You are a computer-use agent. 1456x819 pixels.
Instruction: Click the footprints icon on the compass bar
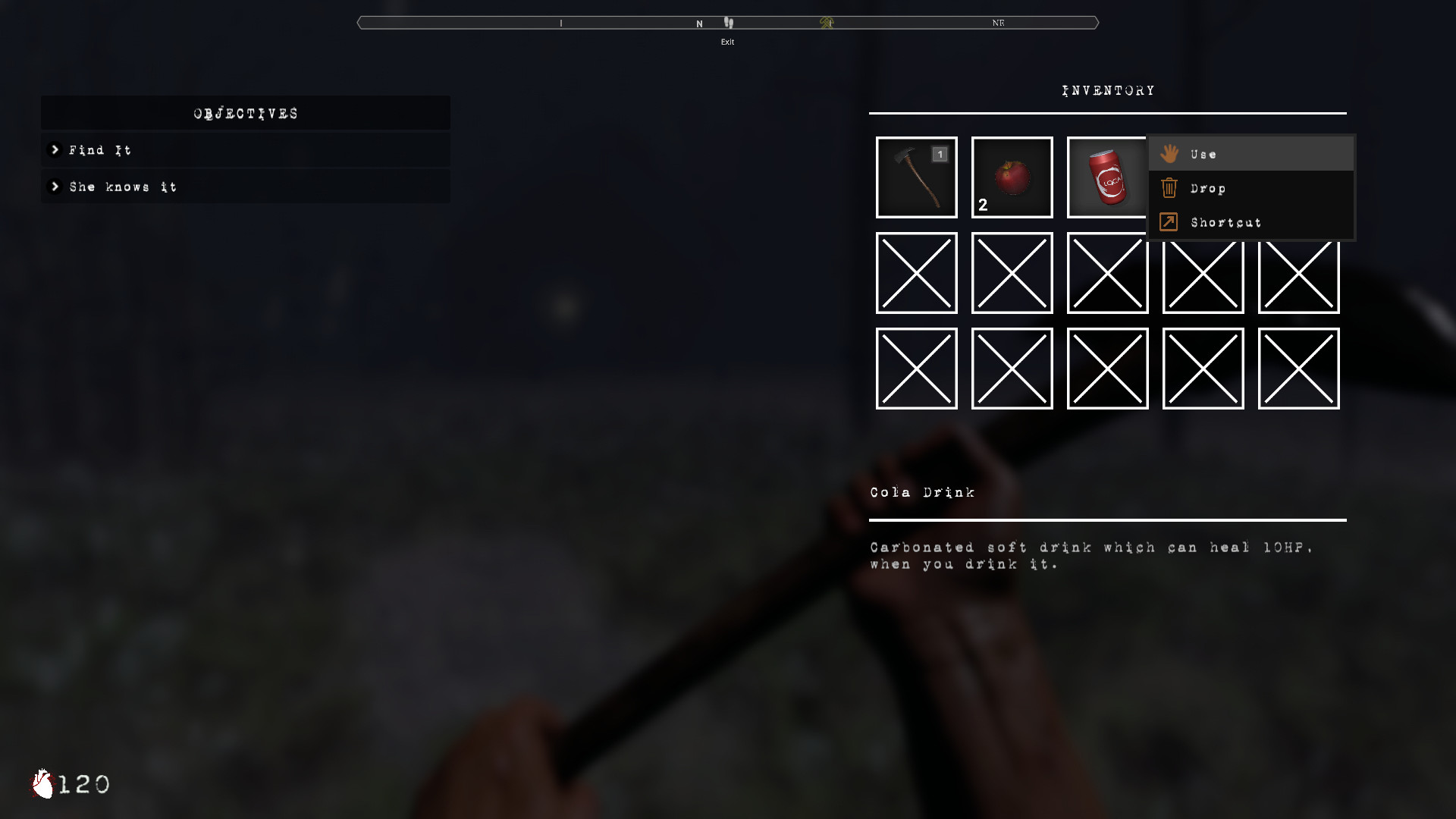(x=729, y=23)
